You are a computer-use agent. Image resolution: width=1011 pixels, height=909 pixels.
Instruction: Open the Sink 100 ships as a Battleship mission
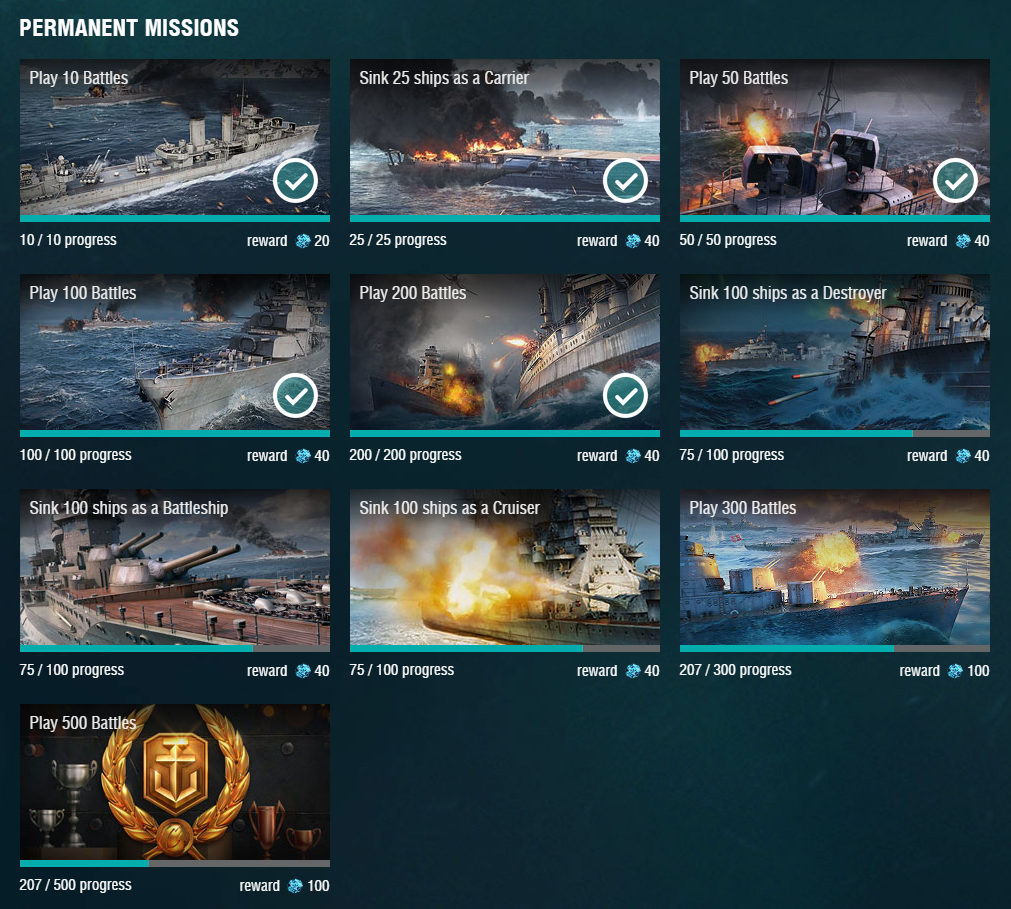[x=174, y=567]
